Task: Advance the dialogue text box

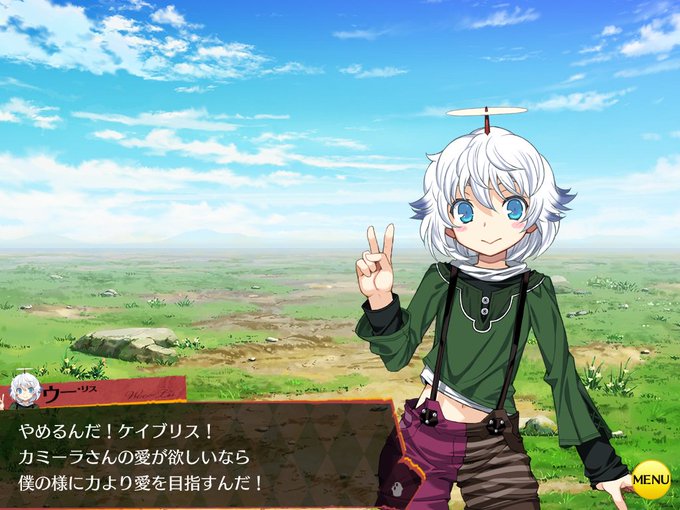Action: click(200, 455)
